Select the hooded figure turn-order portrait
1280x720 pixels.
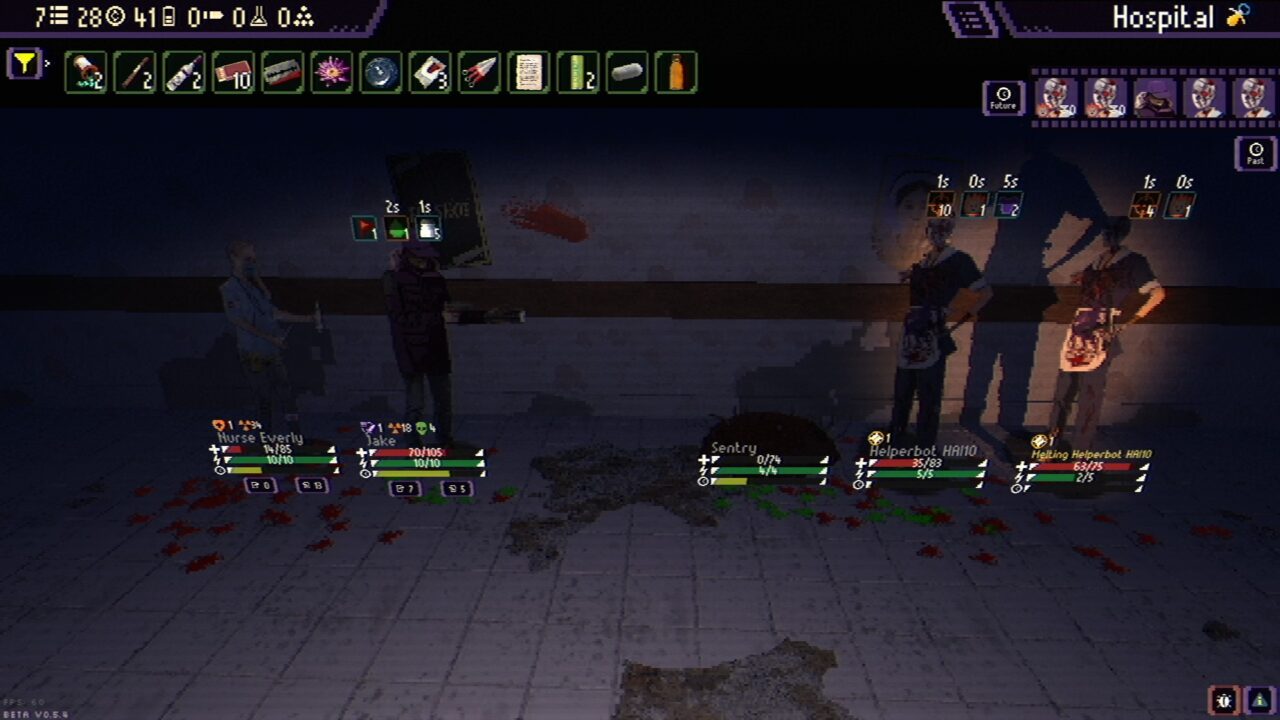1154,98
